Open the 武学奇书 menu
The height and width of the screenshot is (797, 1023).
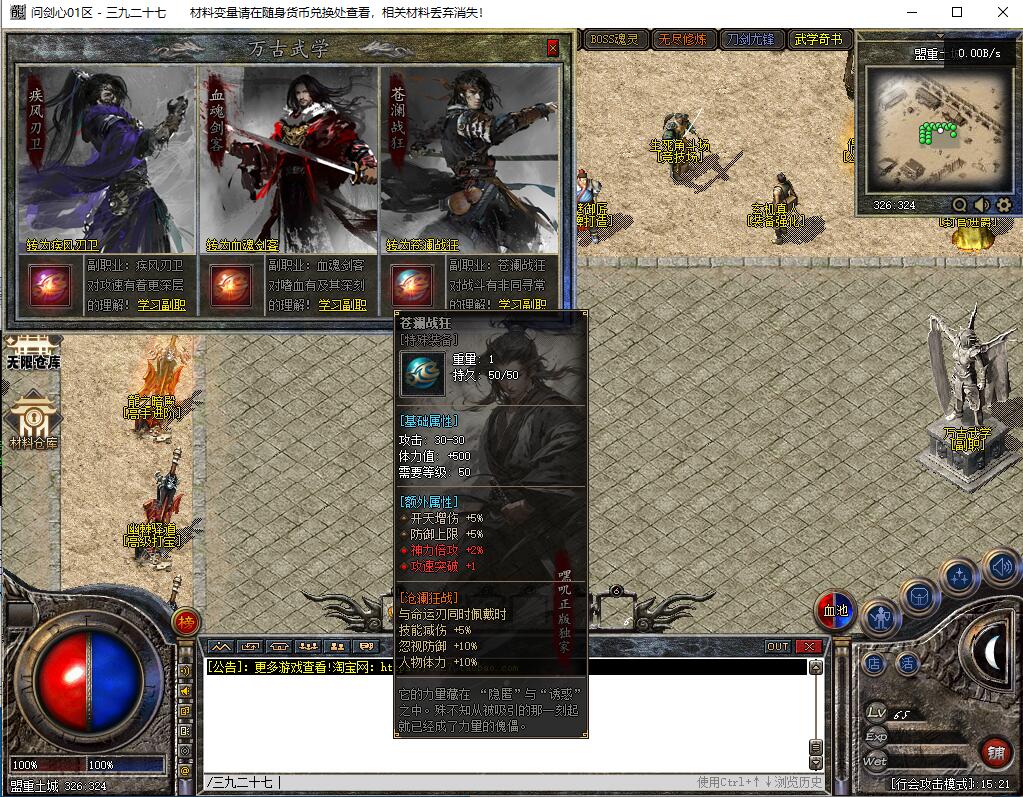coord(819,40)
